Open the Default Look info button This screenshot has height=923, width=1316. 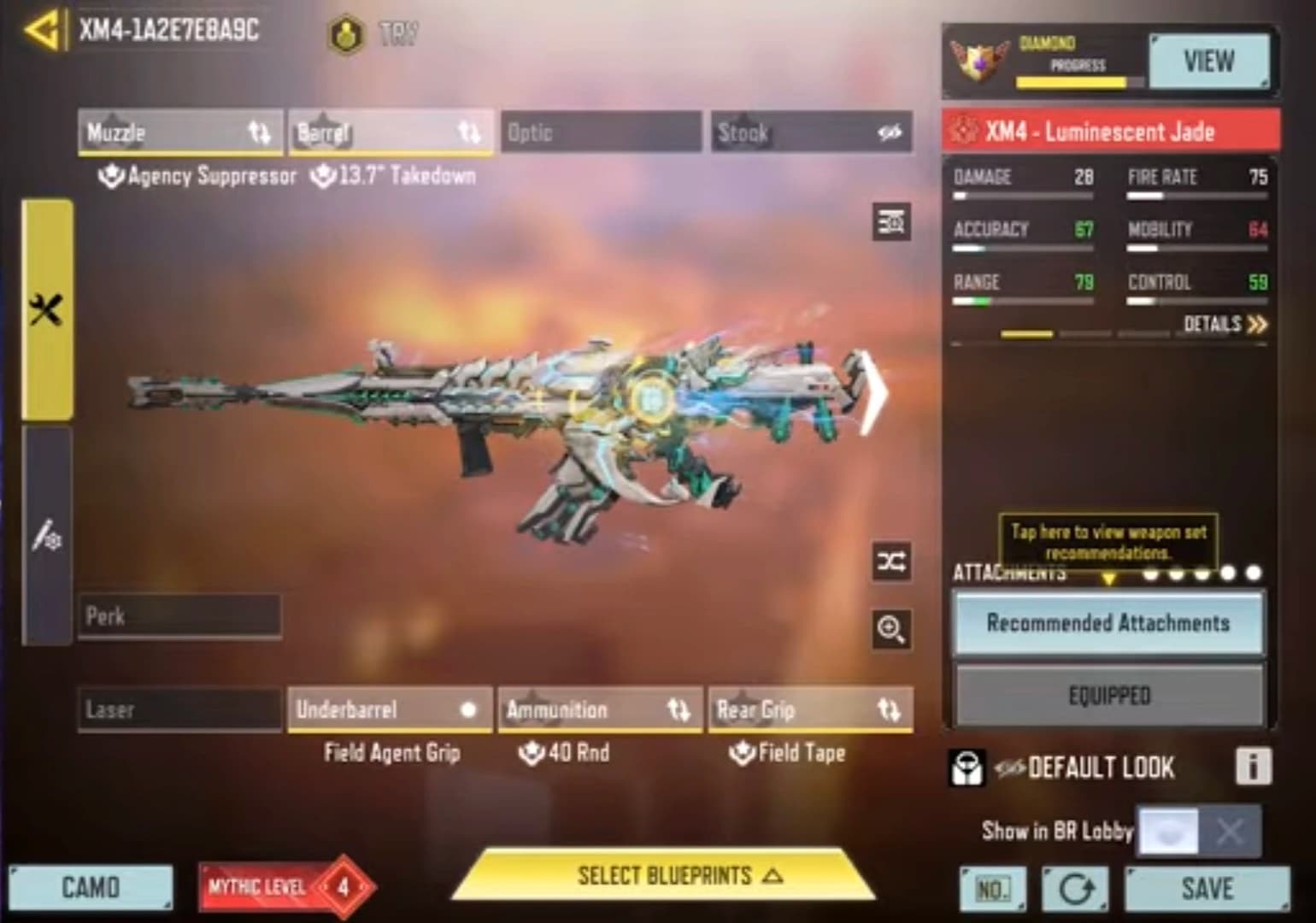pyautogui.click(x=1253, y=767)
